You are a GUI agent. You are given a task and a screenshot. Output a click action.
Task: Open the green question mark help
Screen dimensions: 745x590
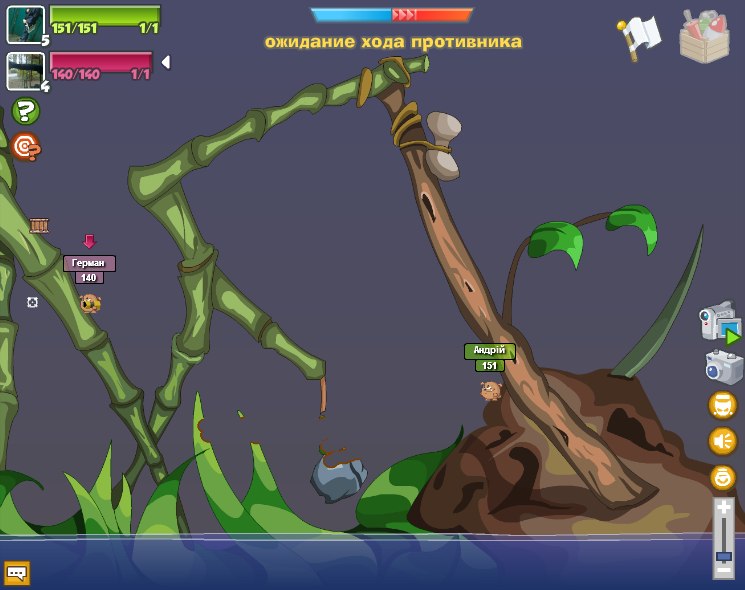pos(26,111)
